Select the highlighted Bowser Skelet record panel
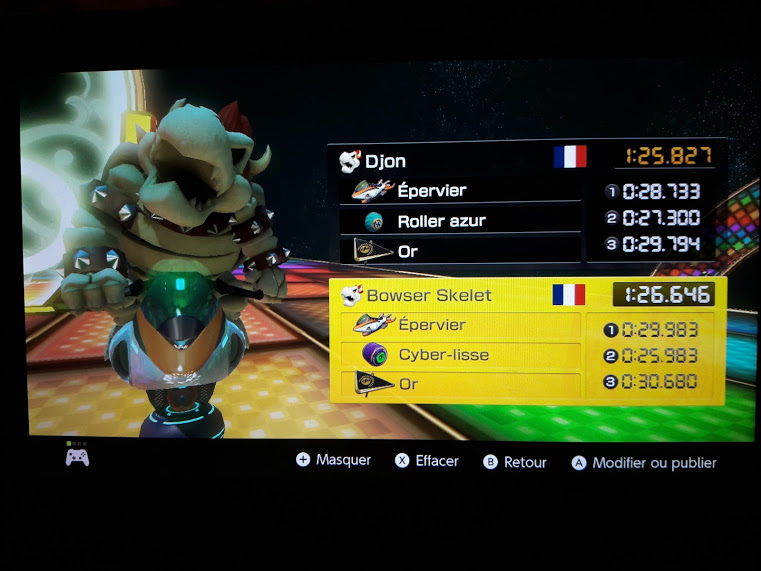 [x=527, y=340]
